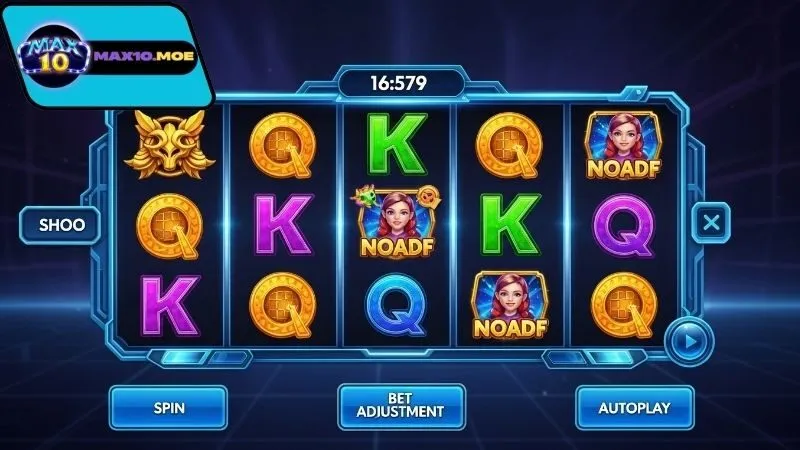The width and height of the screenshot is (800, 450).
Task: Close the slot panel with the X
Action: pos(710,222)
